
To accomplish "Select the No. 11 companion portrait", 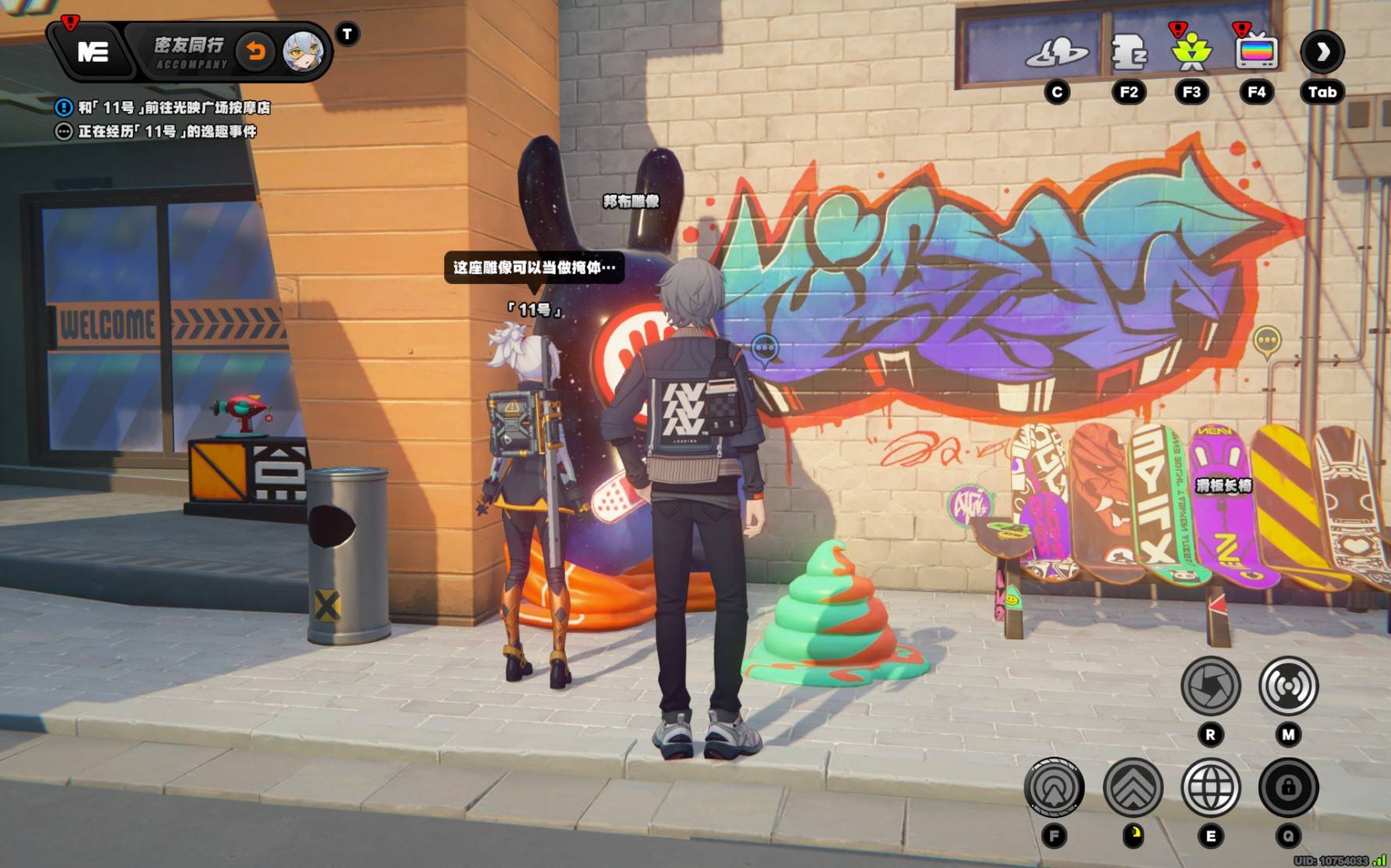I will (x=303, y=52).
